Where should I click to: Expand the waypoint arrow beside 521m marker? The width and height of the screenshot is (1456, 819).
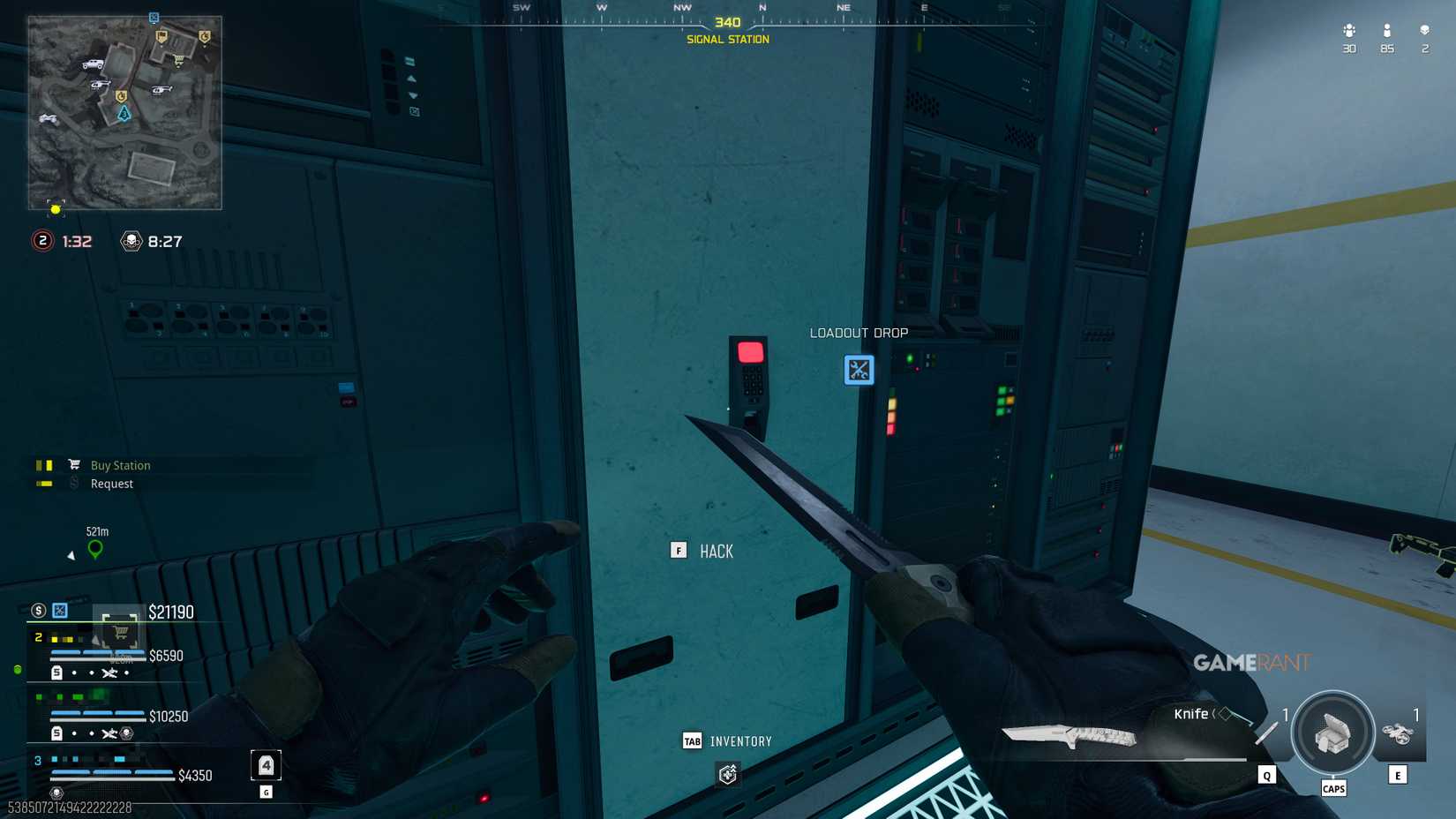[x=71, y=555]
